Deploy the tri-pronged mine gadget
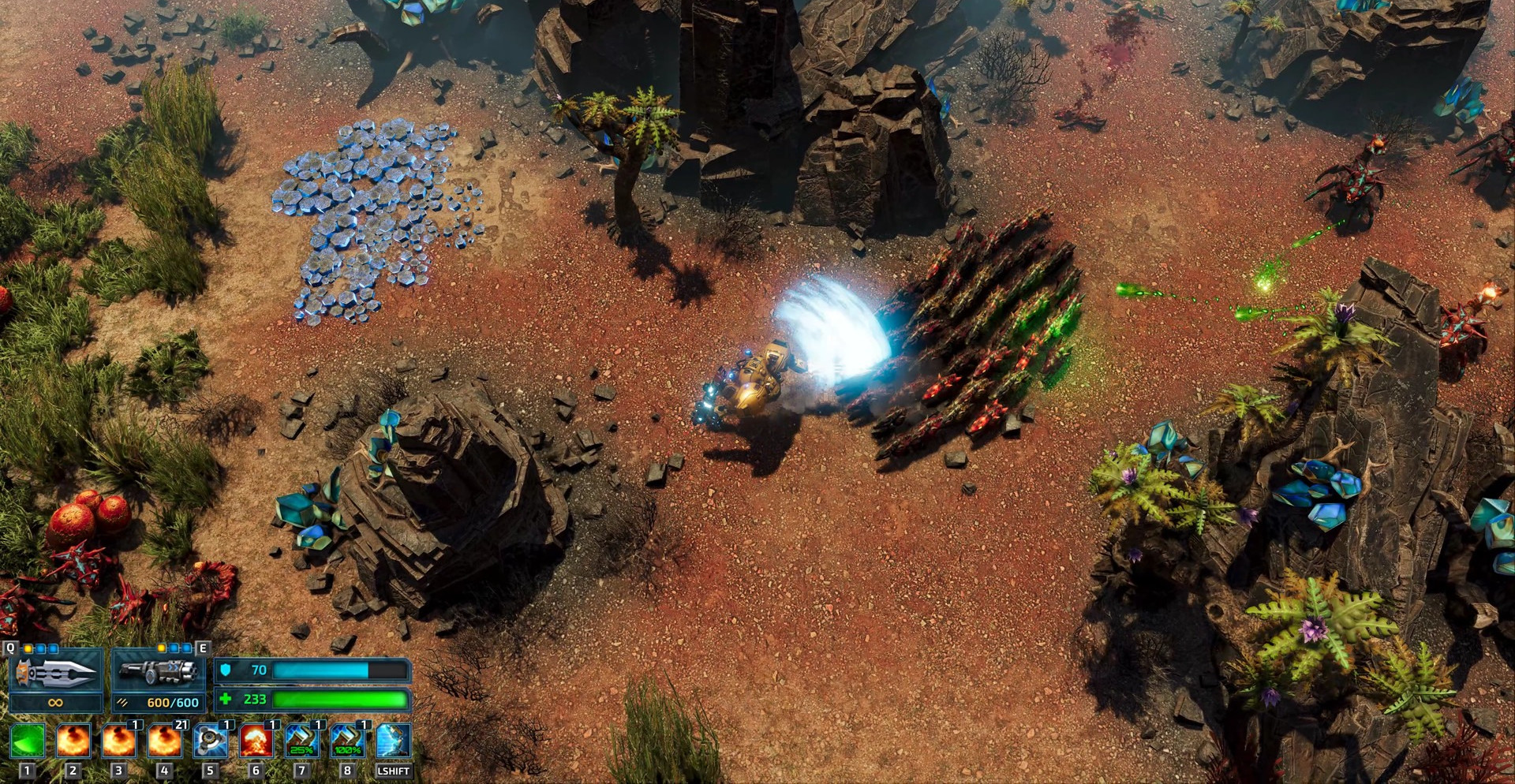The image size is (1515, 784). tap(210, 741)
